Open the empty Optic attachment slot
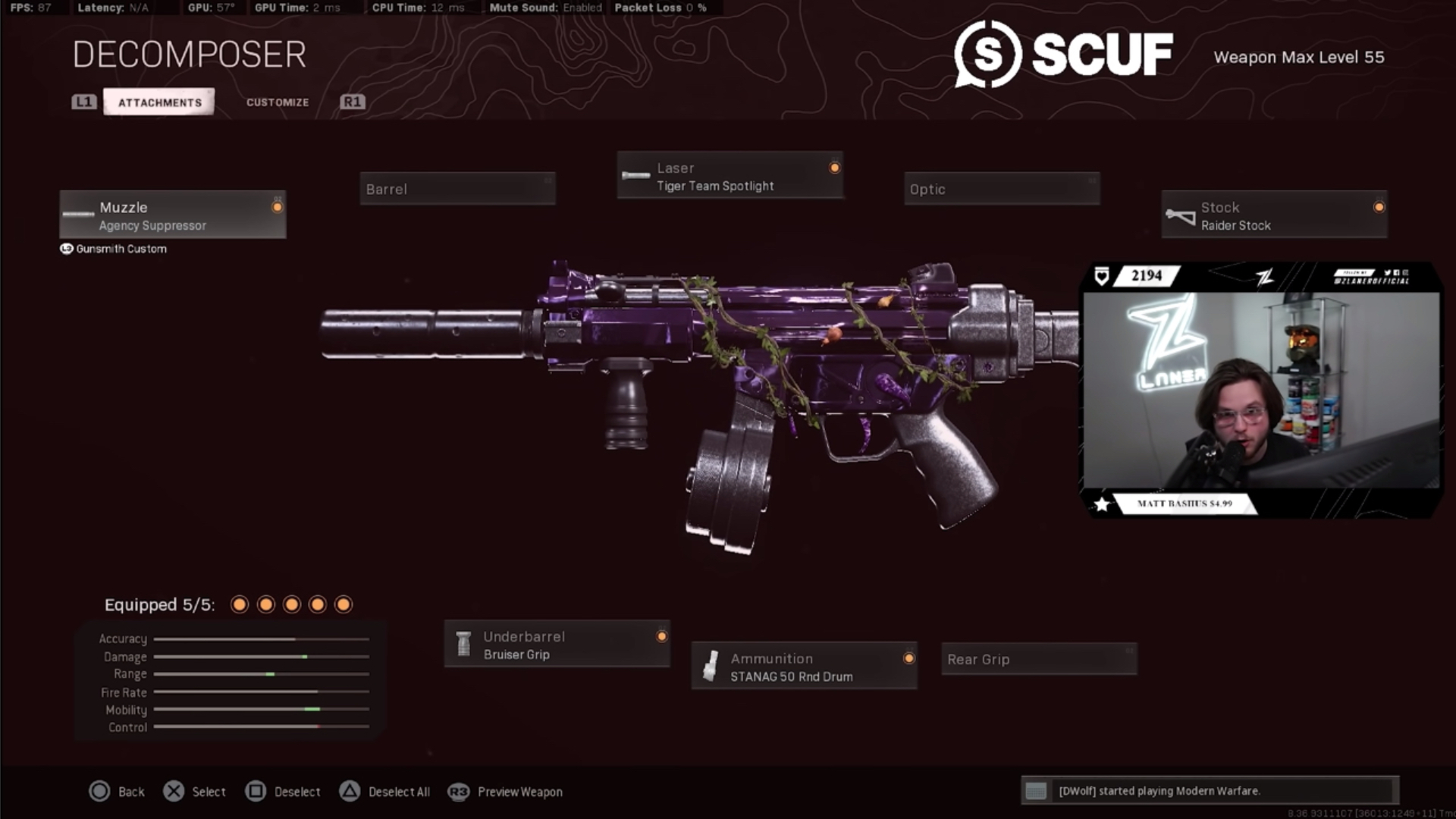This screenshot has height=819, width=1456. (x=1001, y=189)
